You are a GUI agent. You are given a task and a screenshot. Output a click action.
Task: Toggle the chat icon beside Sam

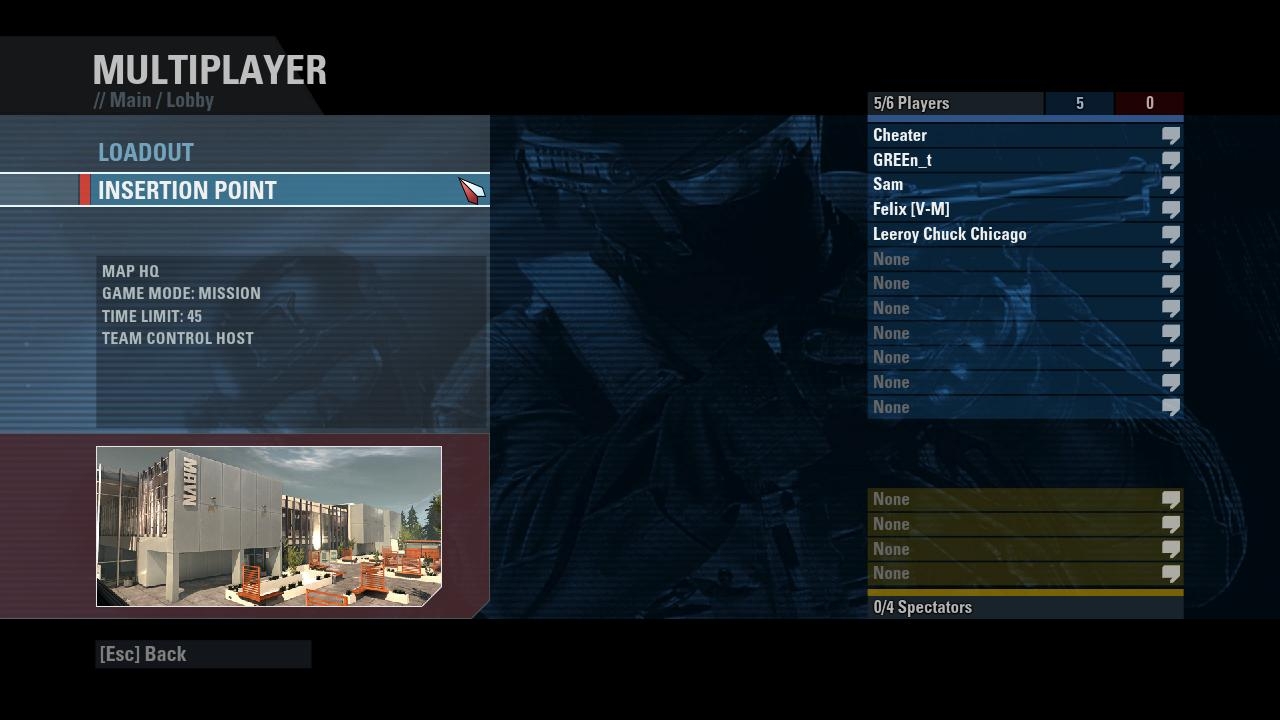click(1170, 185)
